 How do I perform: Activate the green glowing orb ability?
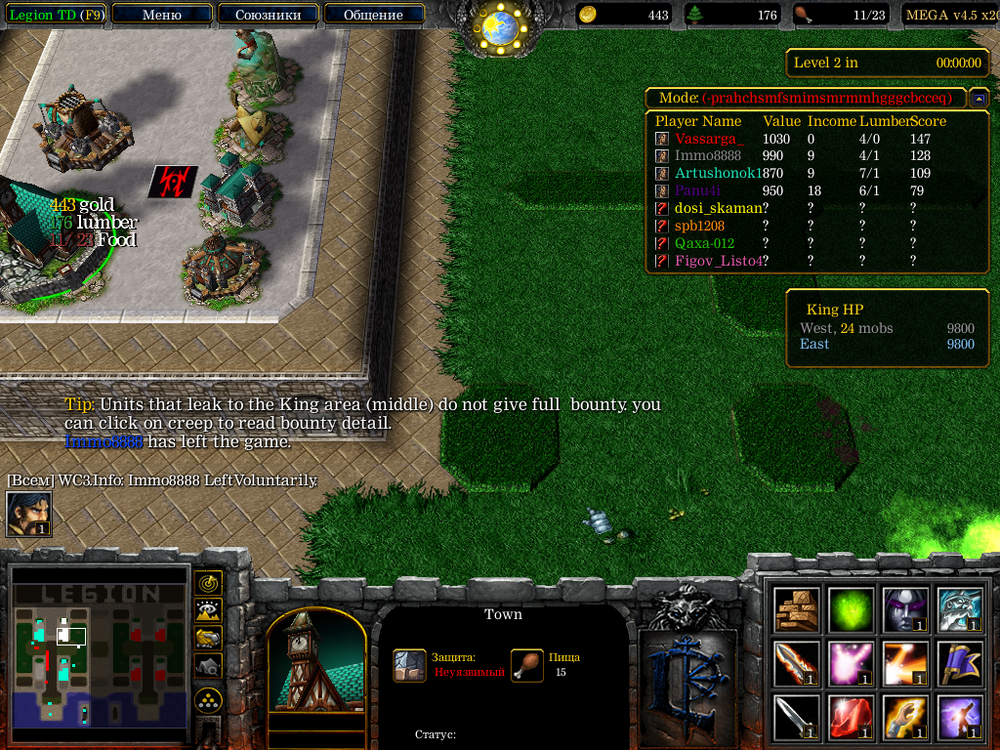pyautogui.click(x=851, y=610)
